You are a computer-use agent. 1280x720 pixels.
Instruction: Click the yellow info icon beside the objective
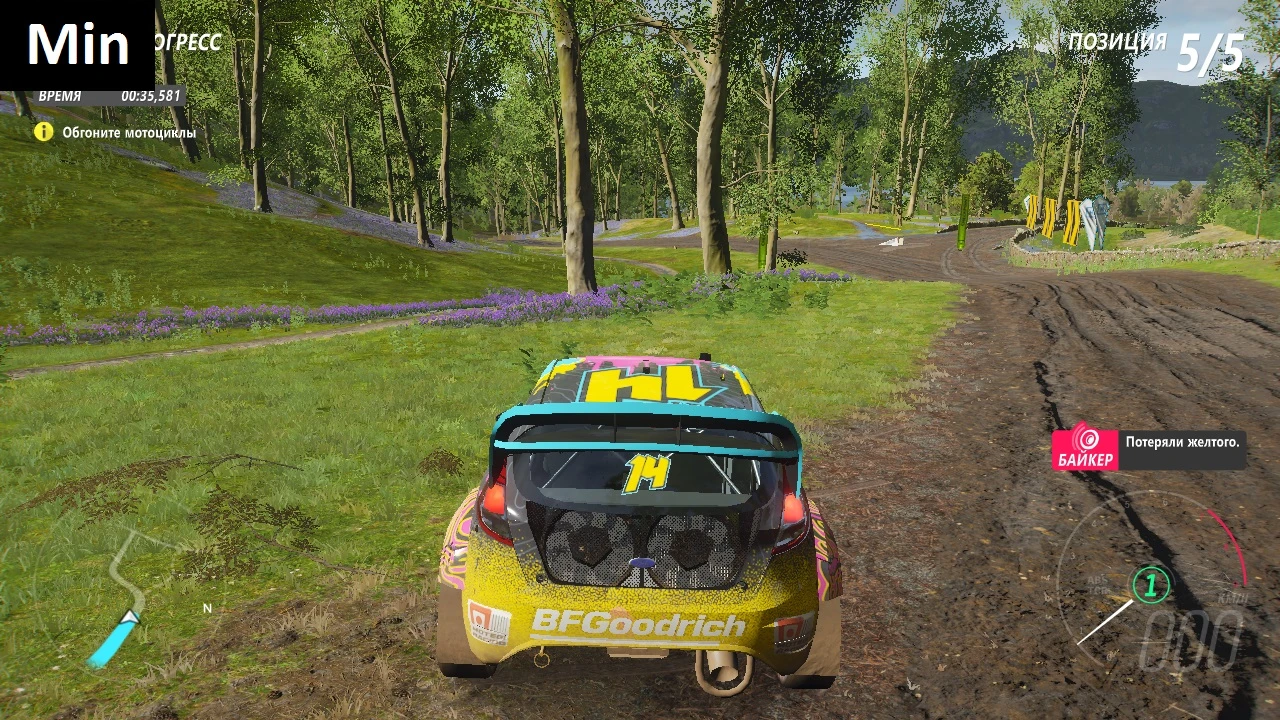tap(44, 131)
